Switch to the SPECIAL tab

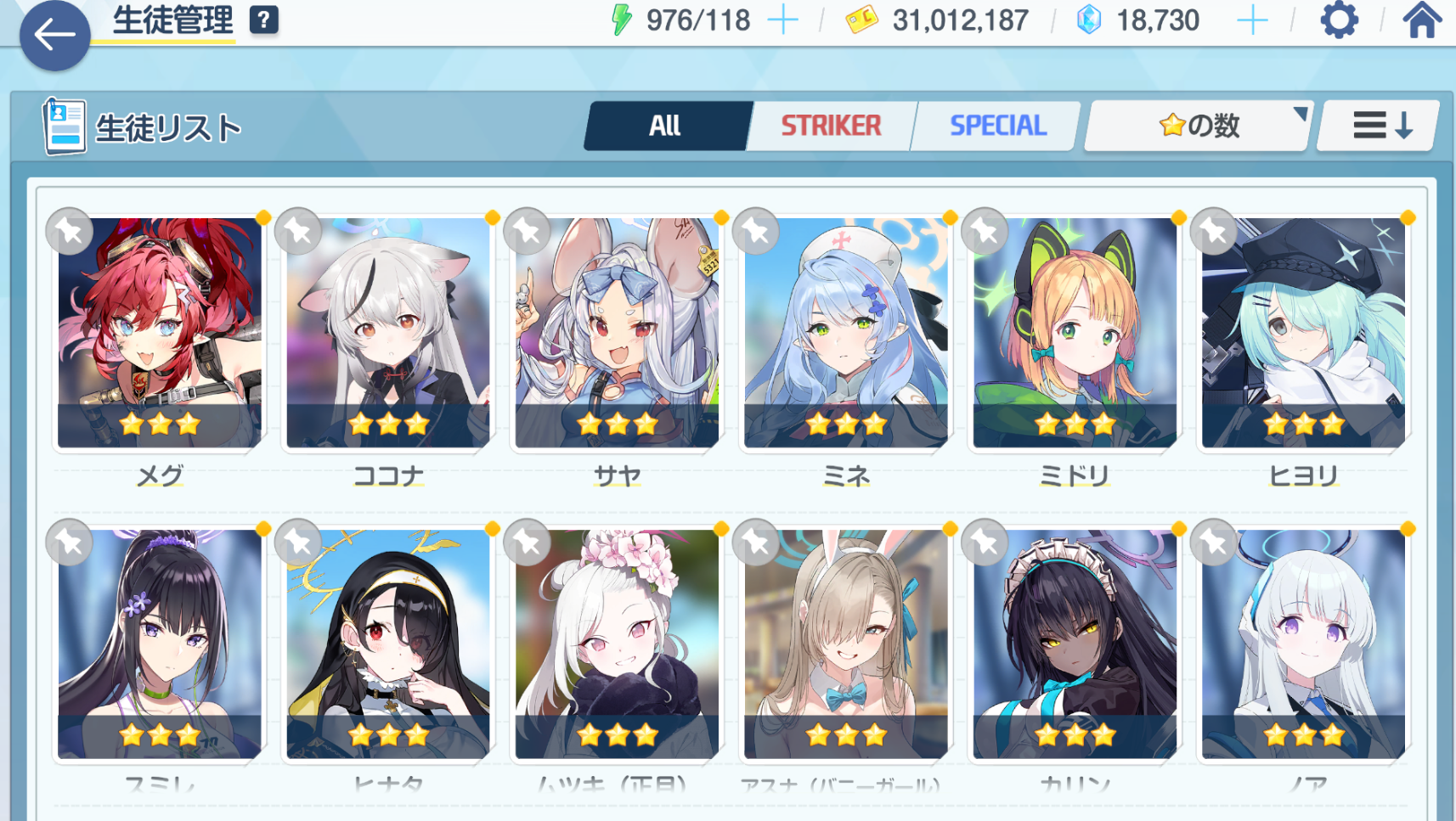(997, 126)
